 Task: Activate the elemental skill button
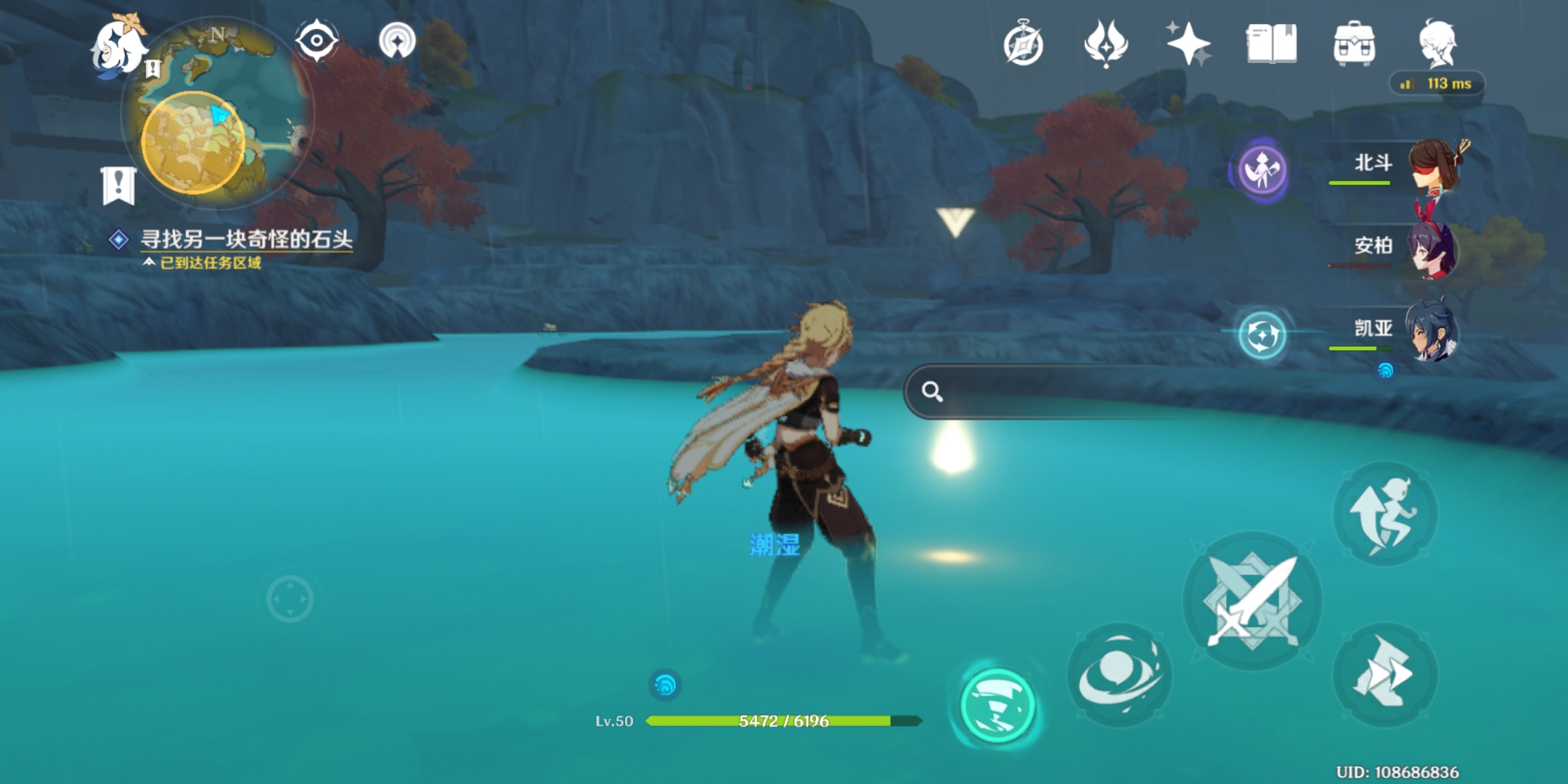(1119, 675)
